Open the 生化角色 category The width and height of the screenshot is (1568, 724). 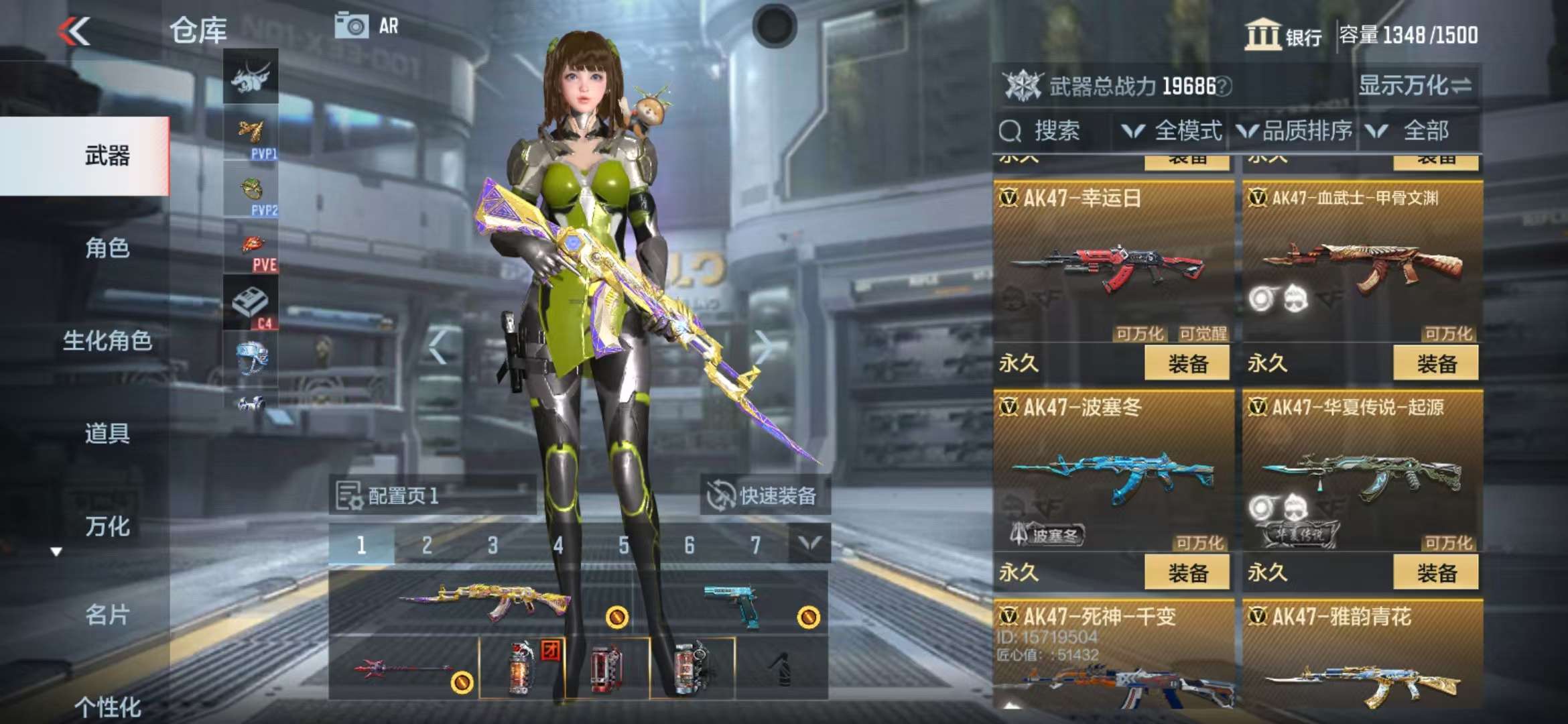107,341
